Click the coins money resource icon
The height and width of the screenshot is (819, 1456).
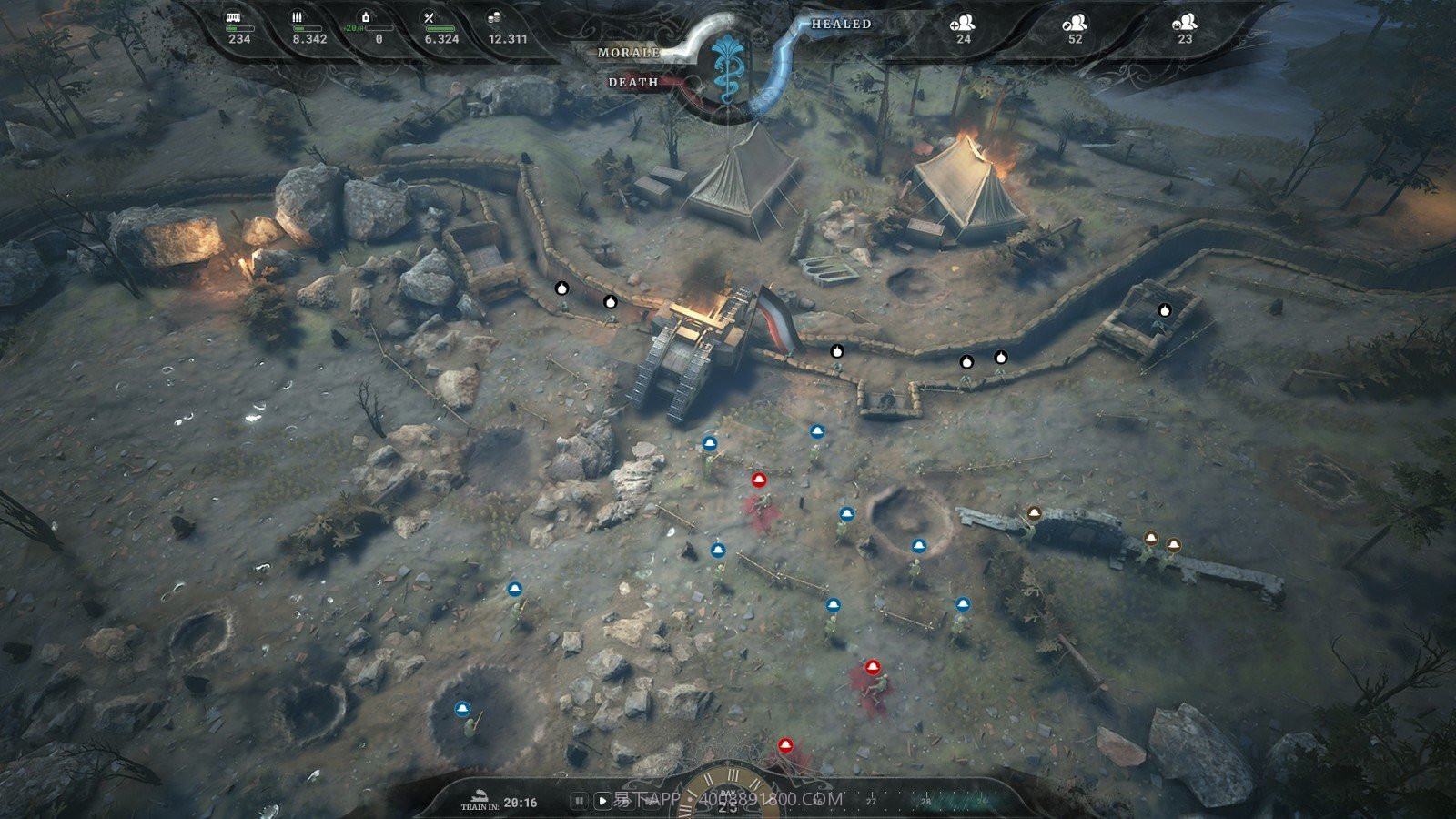494,18
